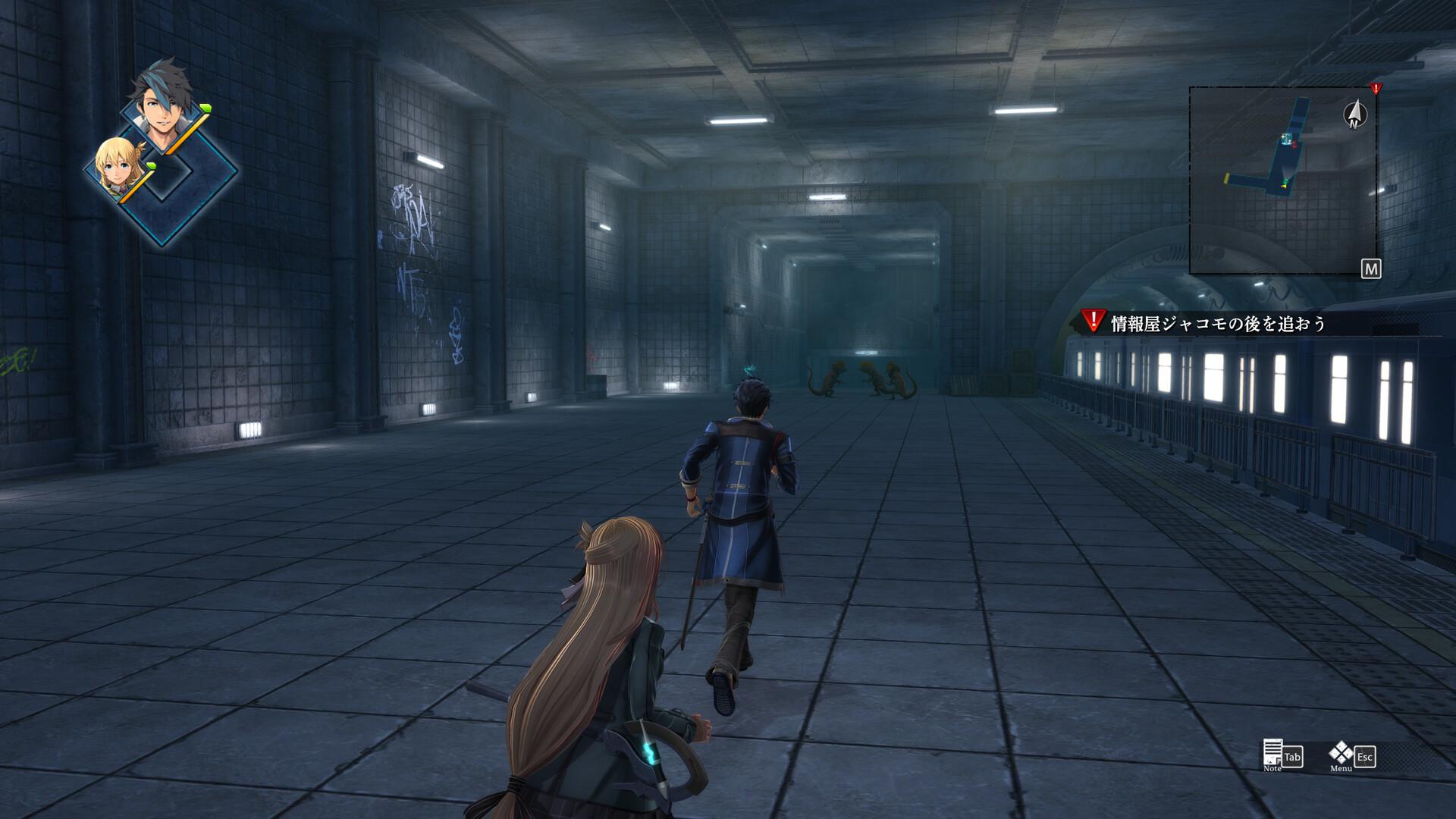Select the blue station marker on the minimap

1285,138
